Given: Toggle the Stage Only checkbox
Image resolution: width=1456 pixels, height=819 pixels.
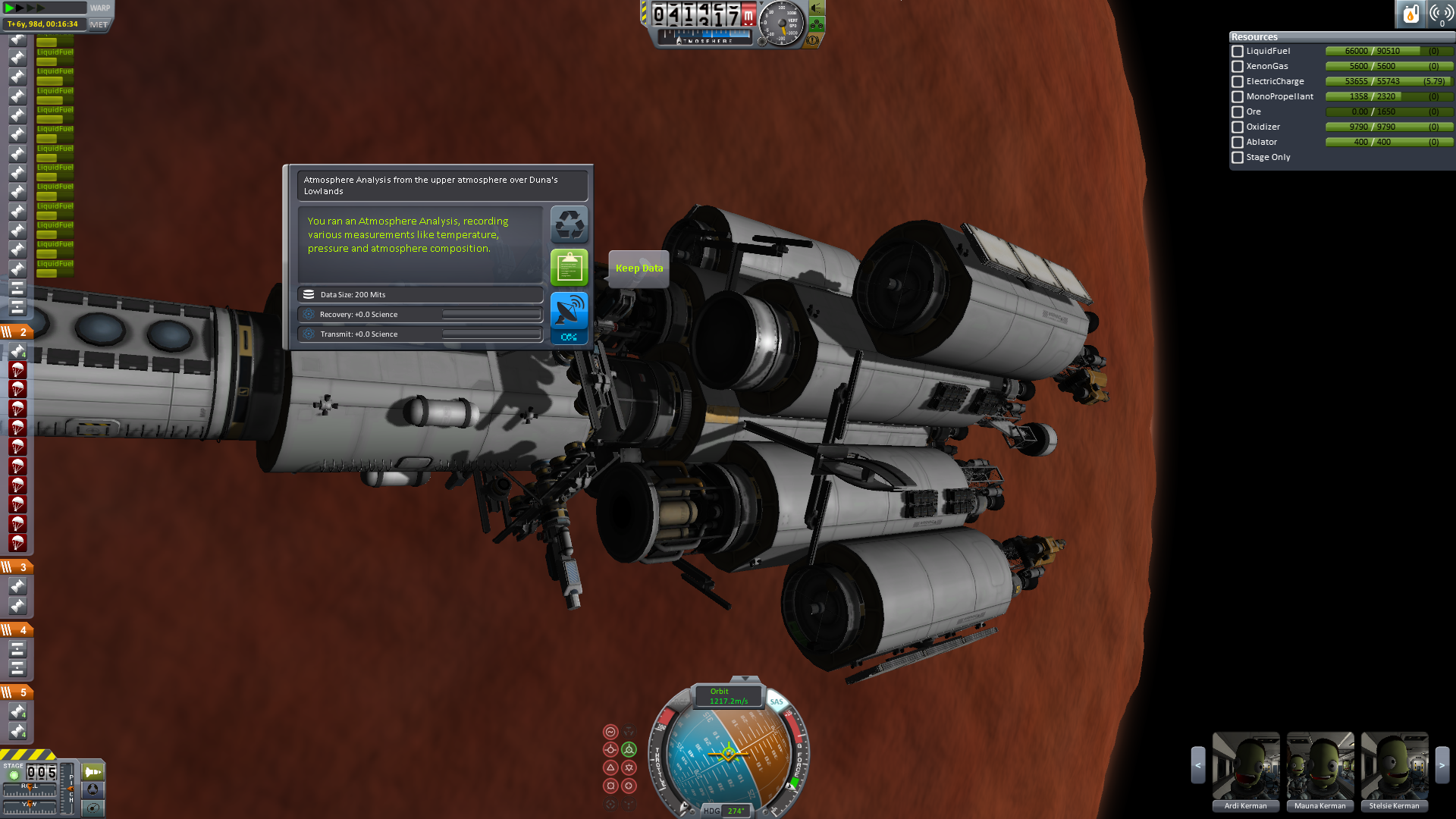Looking at the screenshot, I should pos(1238,158).
